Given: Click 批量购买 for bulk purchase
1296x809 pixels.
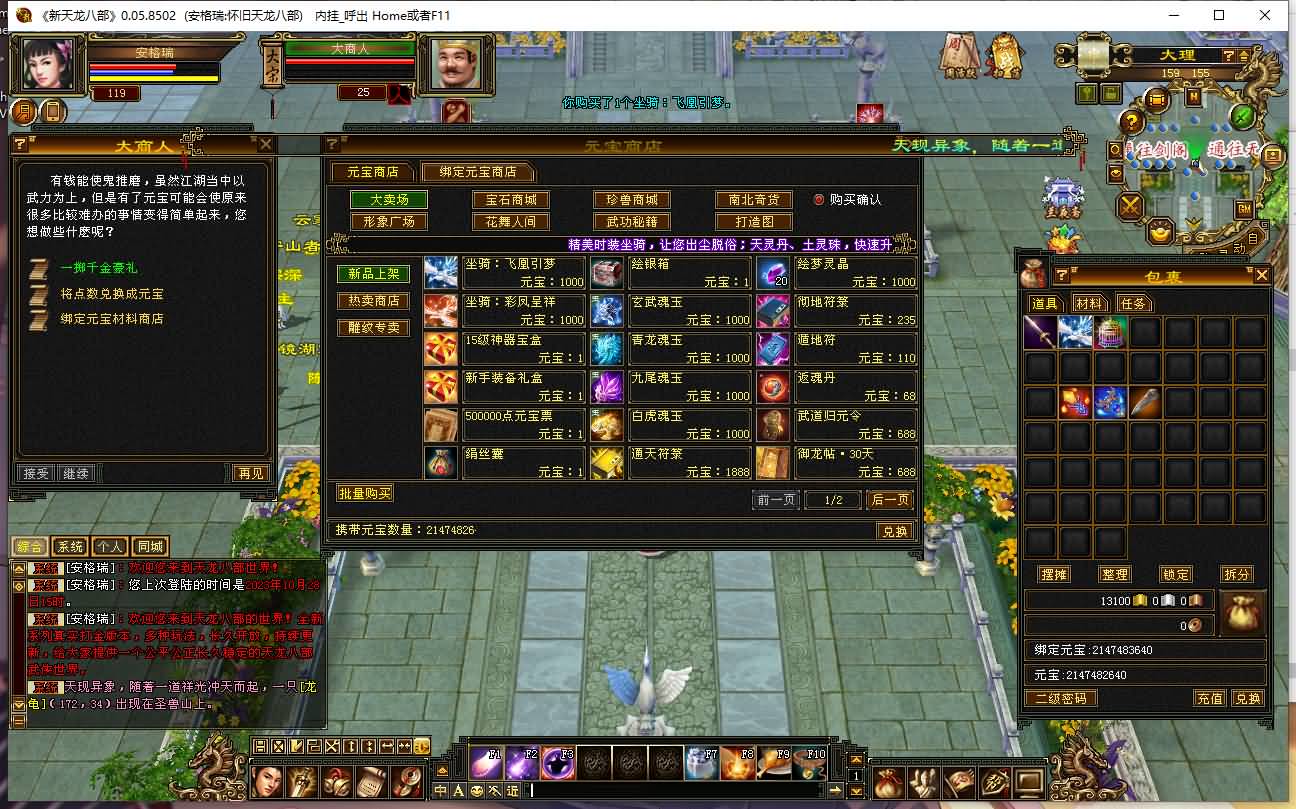Looking at the screenshot, I should coord(364,492).
